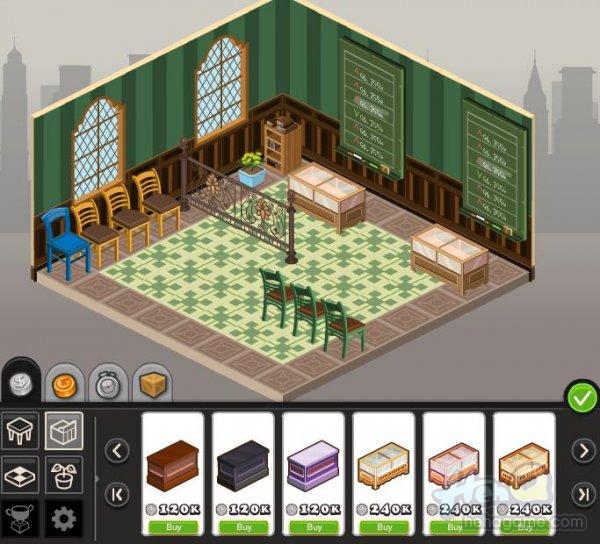This screenshot has width=600, height=544.
Task: Jump to the last page of shop items
Action: 581,494
